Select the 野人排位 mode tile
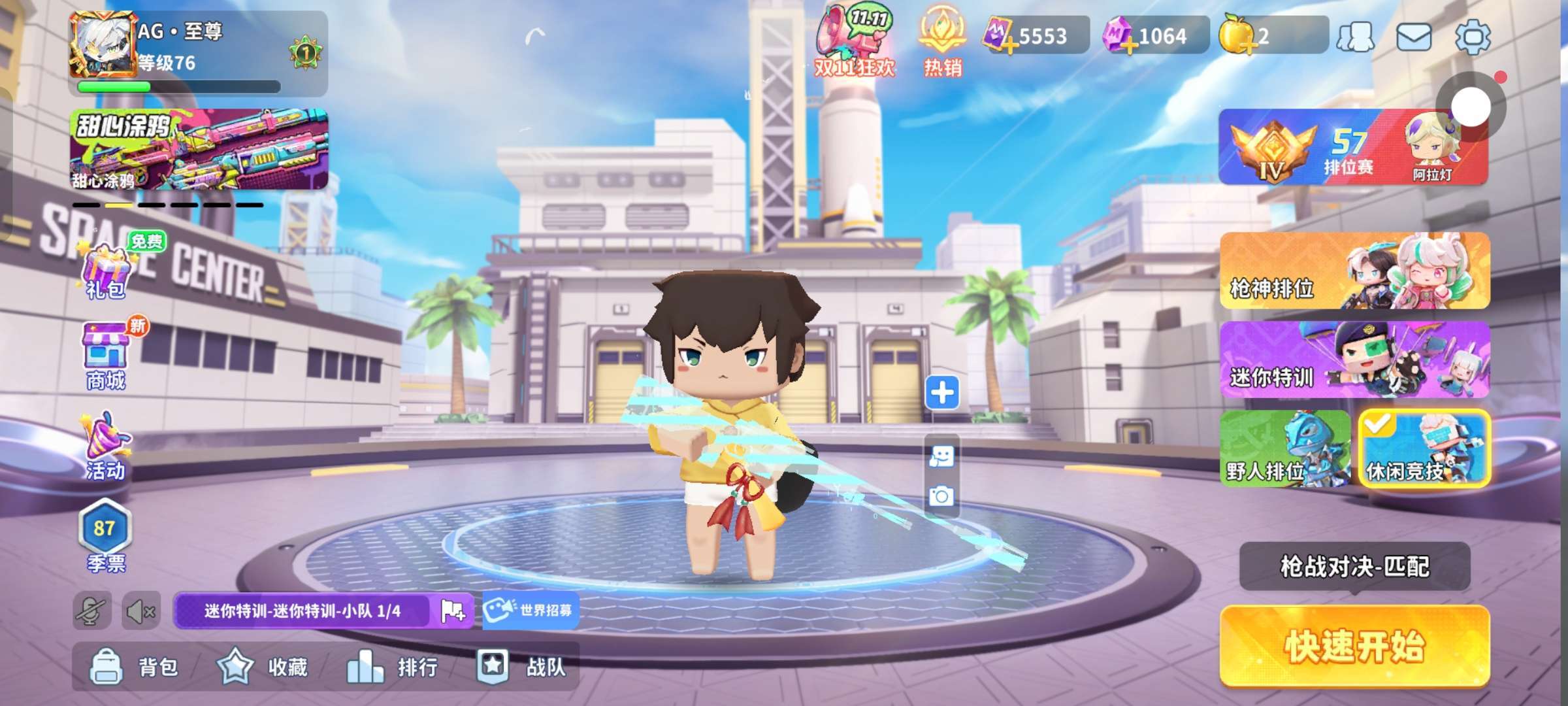The width and height of the screenshot is (1568, 706). (1284, 448)
